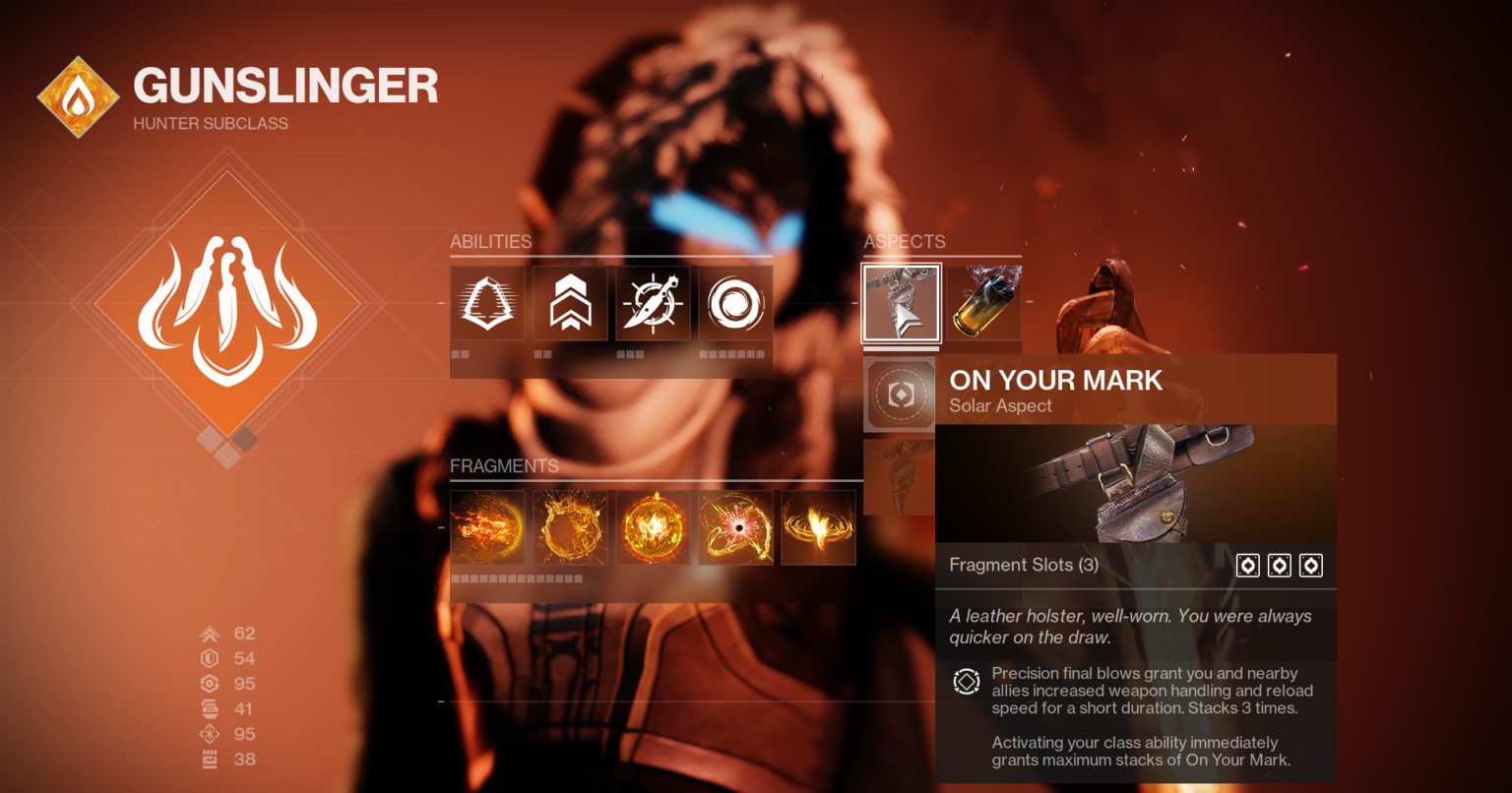
Task: Open the Hunter jump ability option
Action: 570,305
